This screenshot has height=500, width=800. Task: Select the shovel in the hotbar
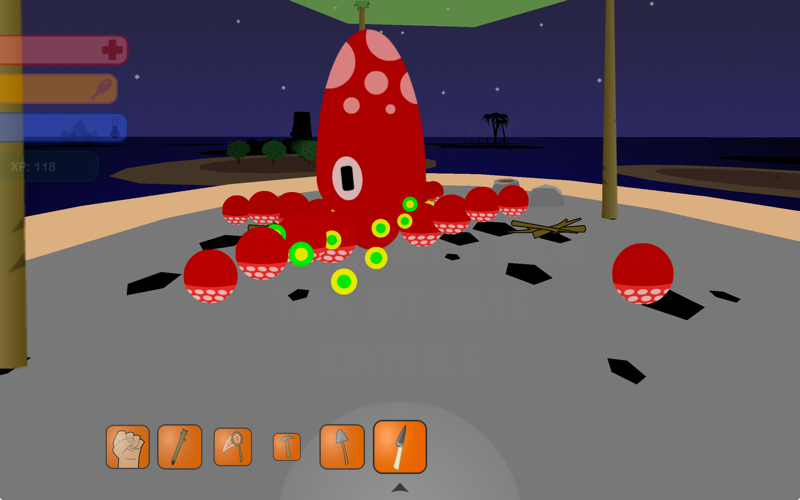[x=342, y=447]
